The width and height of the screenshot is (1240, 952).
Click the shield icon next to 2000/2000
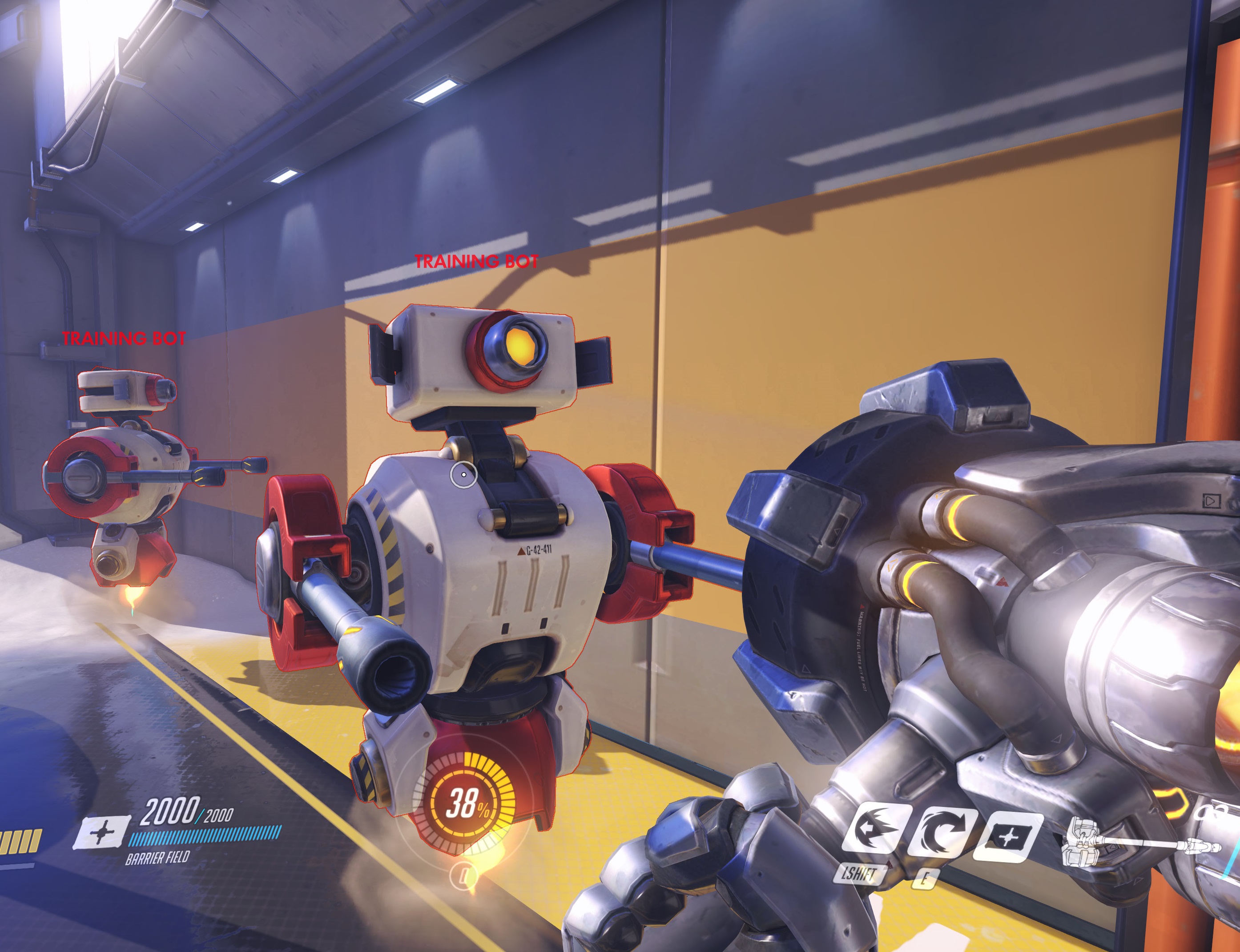(x=103, y=832)
